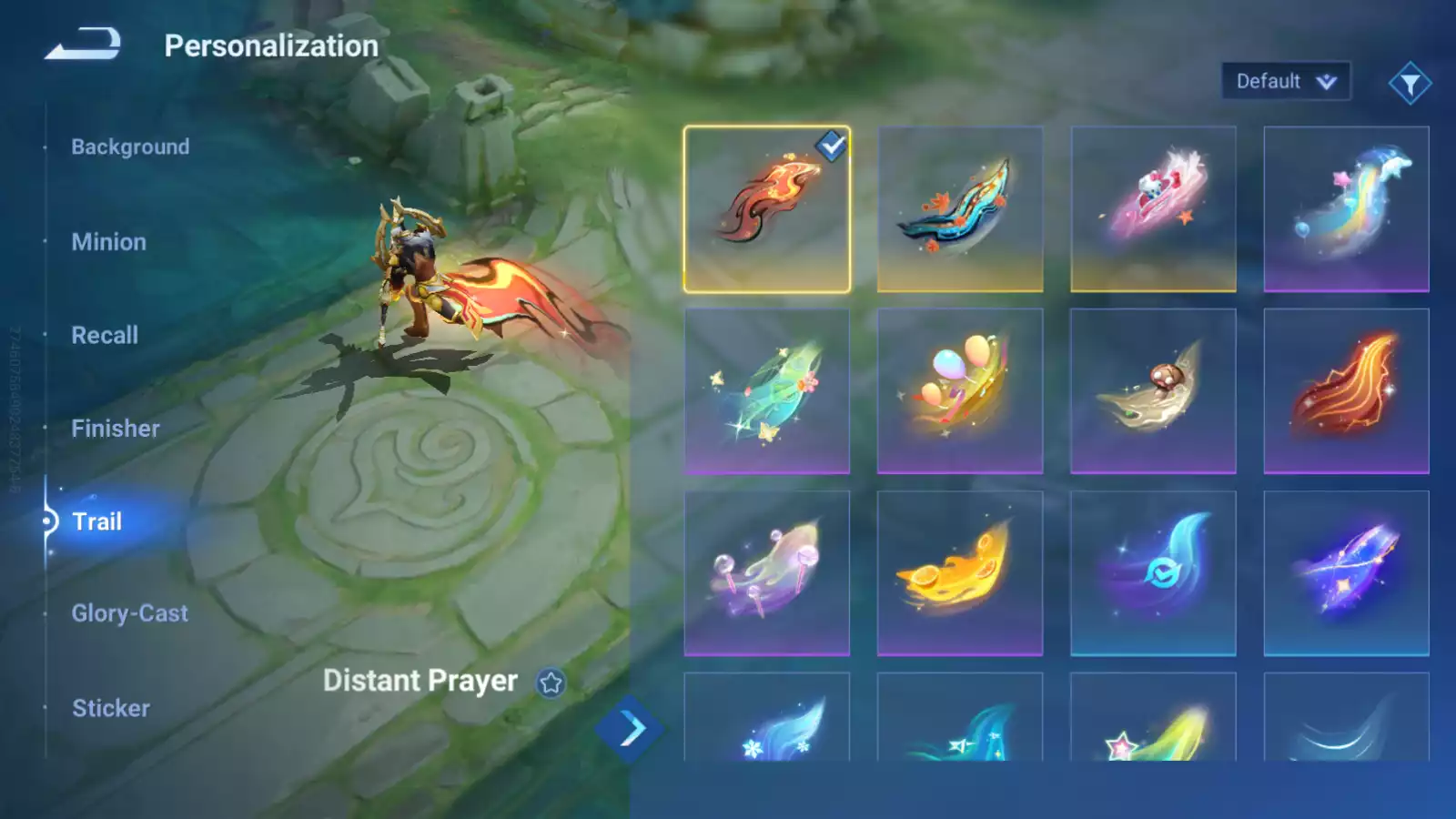Choose the blue trail with maple leaves
The image size is (1456, 819).
[960, 209]
